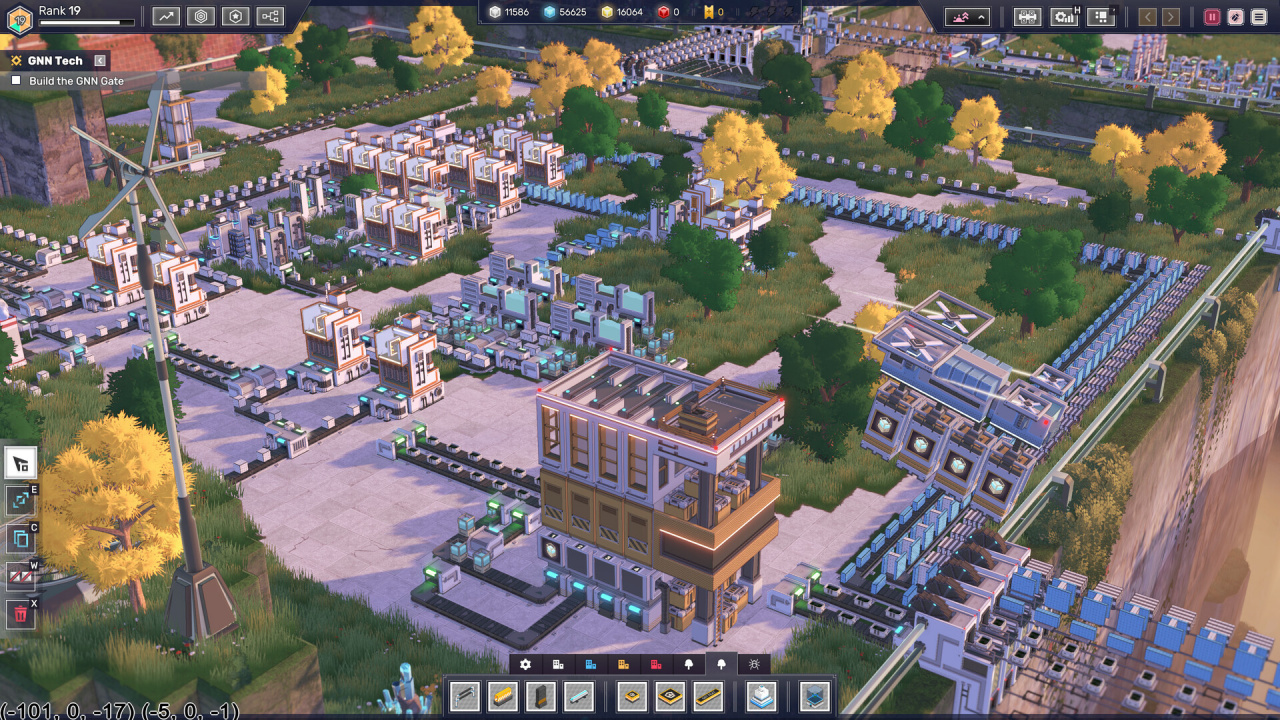Switch to the bug icon category tab
The image size is (1280, 720).
[x=753, y=664]
